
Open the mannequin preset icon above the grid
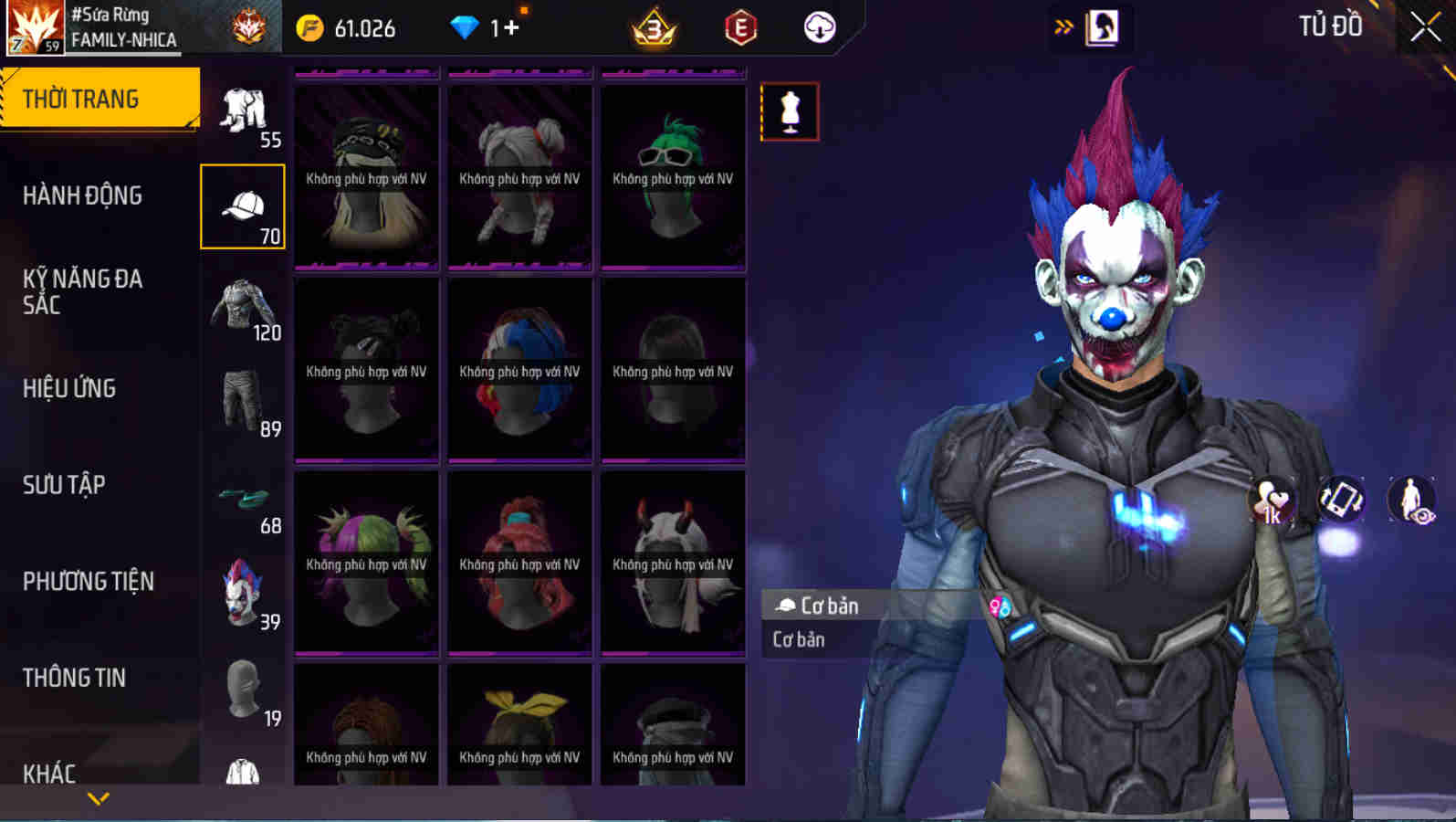click(x=791, y=111)
